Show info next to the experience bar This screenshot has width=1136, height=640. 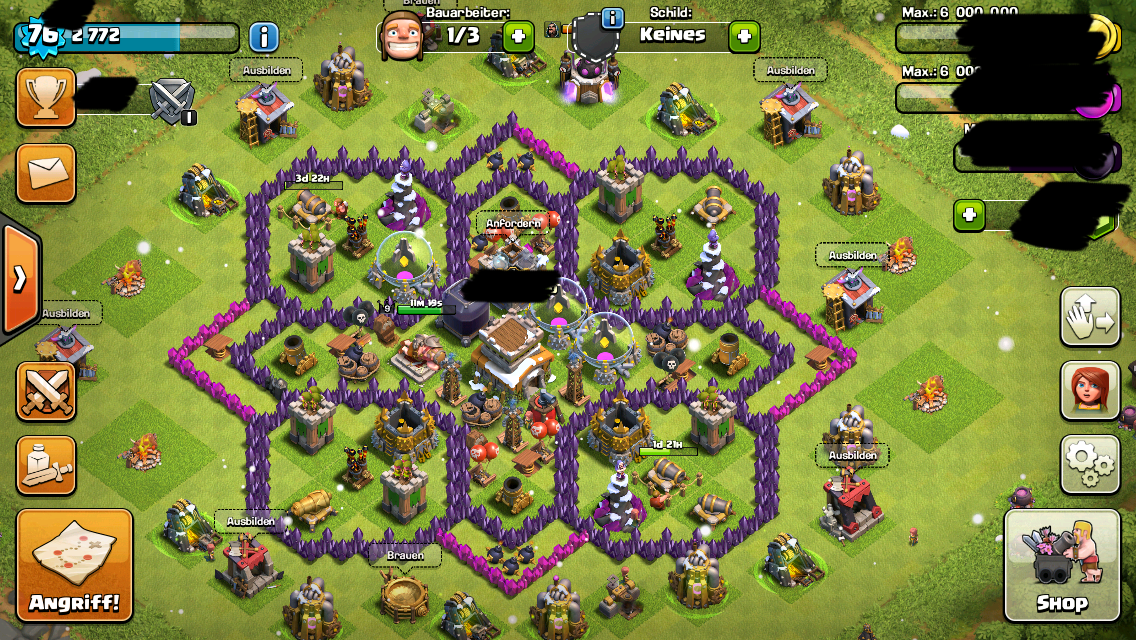[x=263, y=37]
